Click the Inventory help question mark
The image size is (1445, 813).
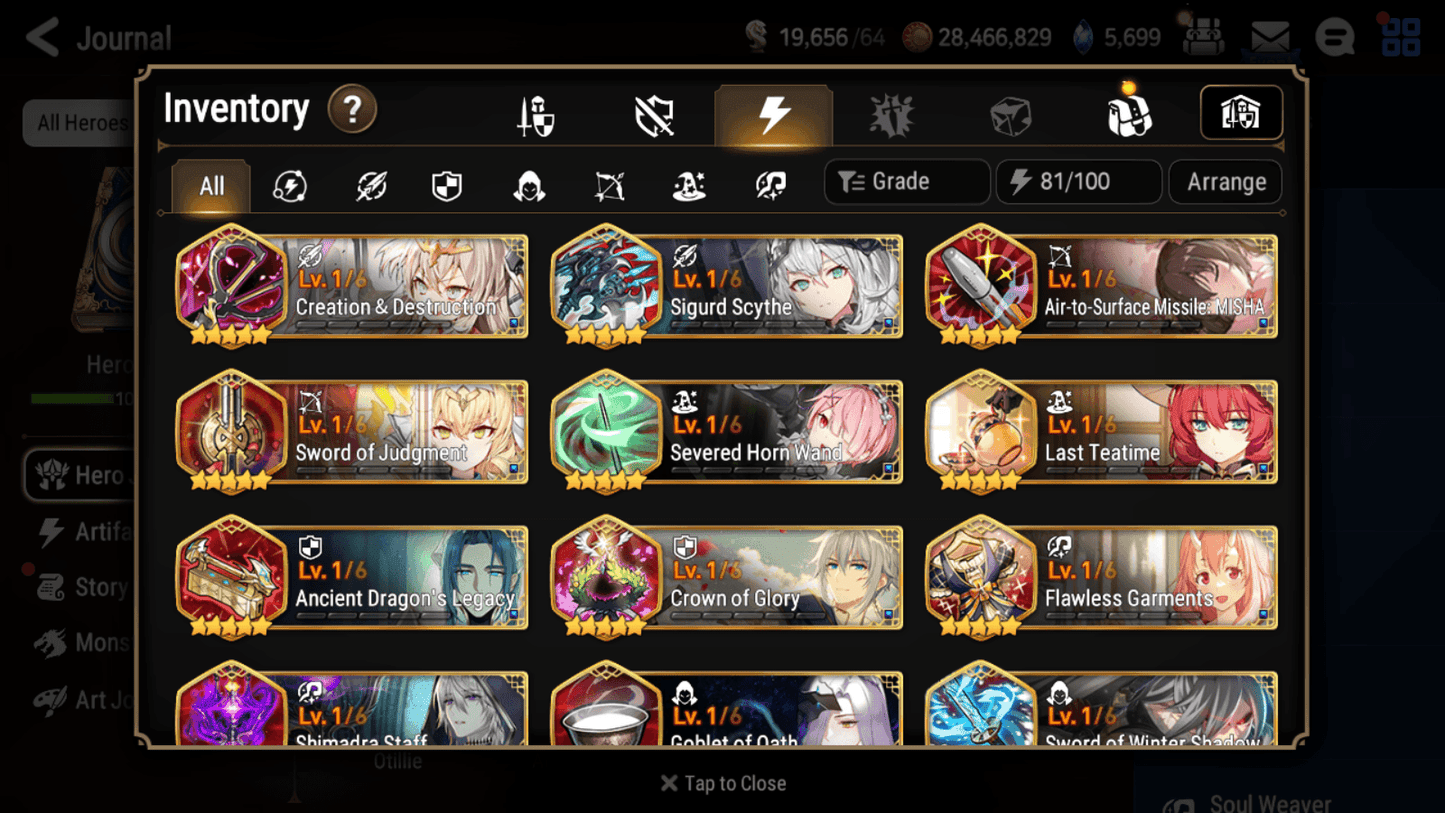click(x=351, y=111)
